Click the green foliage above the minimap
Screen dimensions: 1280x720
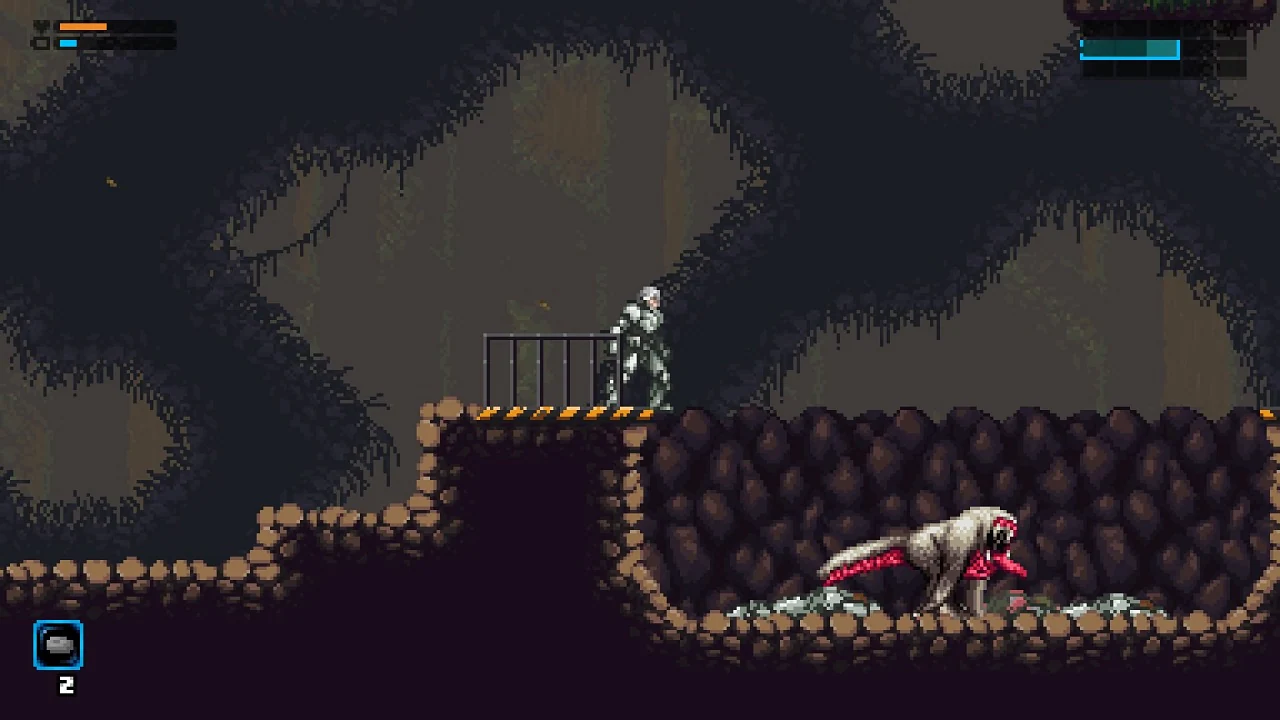tap(1160, 5)
